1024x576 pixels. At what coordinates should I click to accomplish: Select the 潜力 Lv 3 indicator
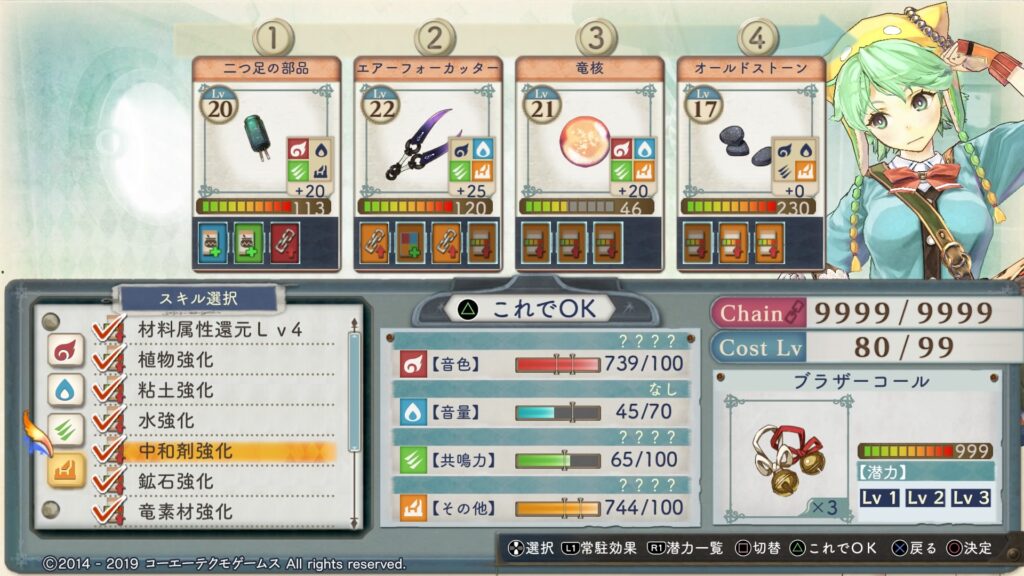(971, 498)
